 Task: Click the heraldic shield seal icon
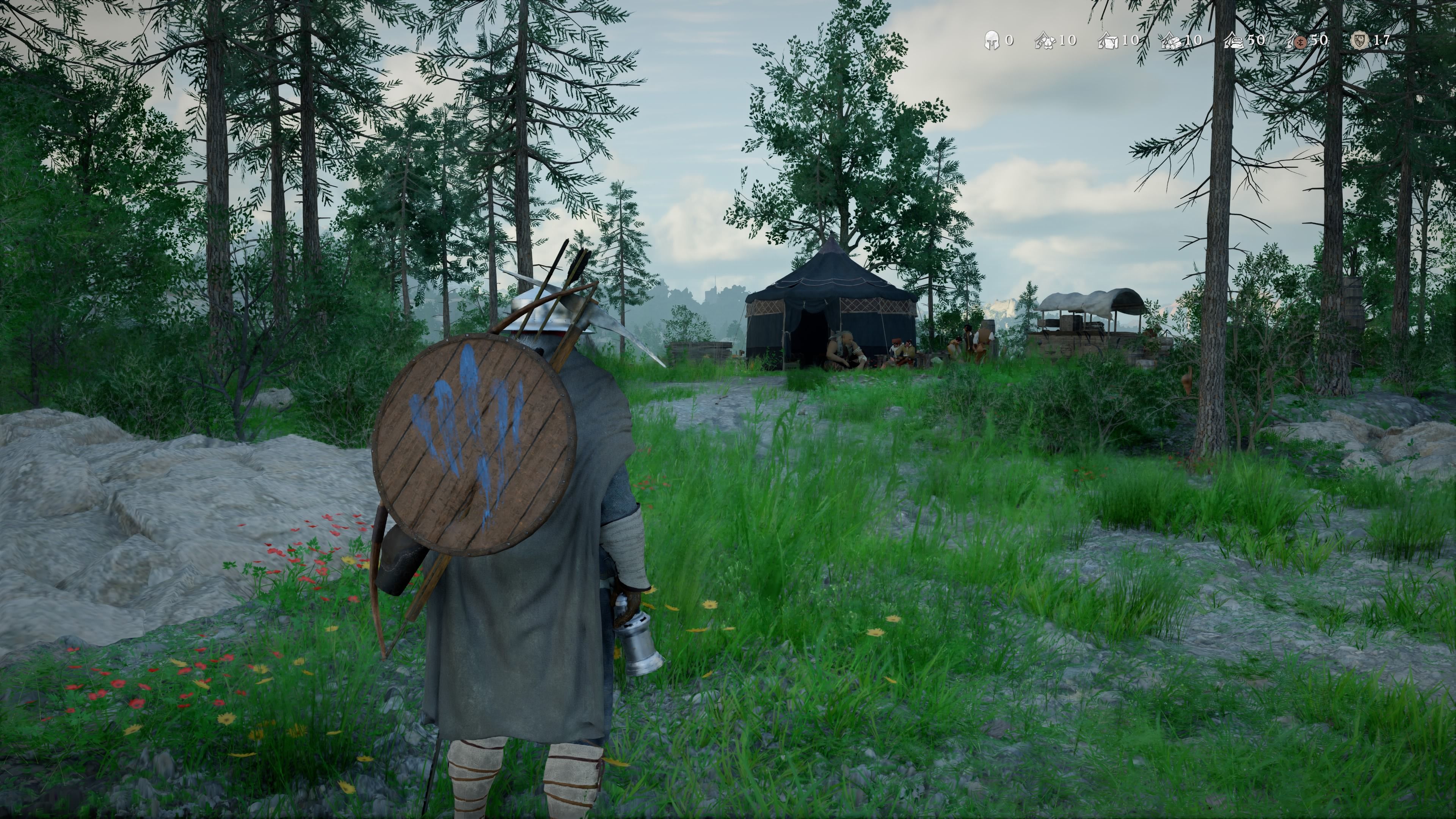pyautogui.click(x=1359, y=41)
